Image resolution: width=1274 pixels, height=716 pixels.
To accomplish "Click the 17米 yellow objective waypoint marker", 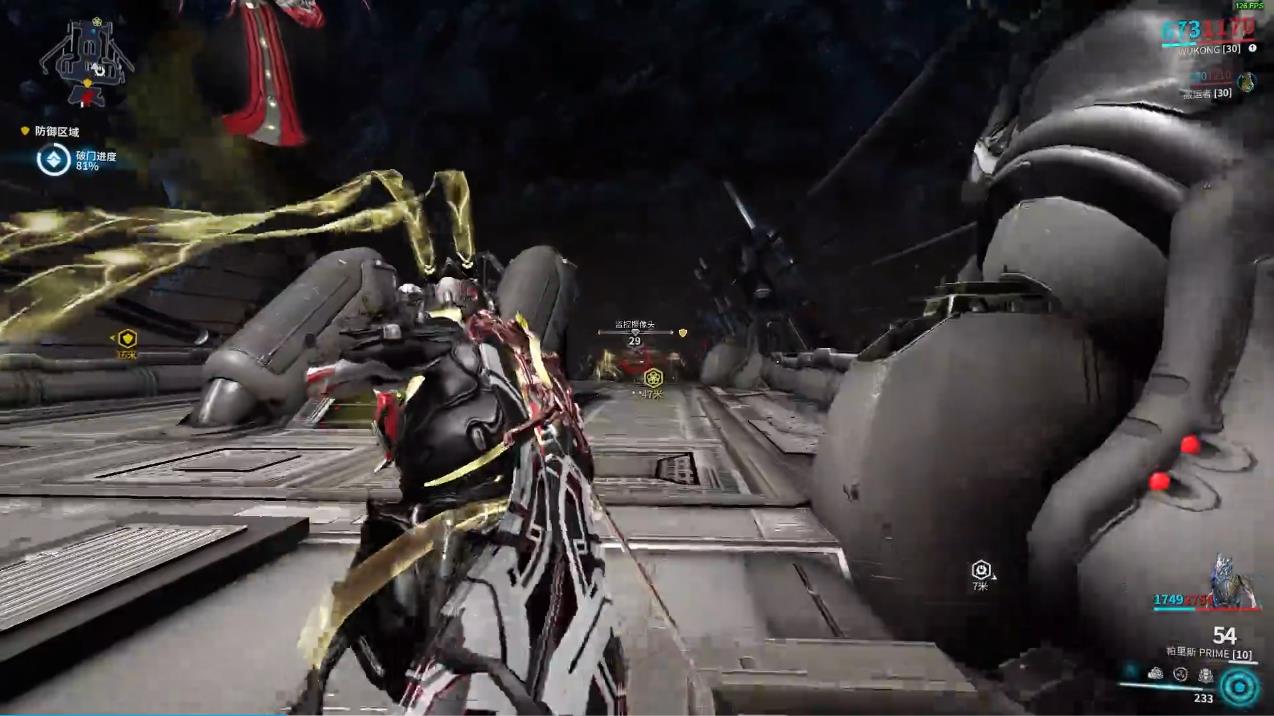I will [x=653, y=378].
